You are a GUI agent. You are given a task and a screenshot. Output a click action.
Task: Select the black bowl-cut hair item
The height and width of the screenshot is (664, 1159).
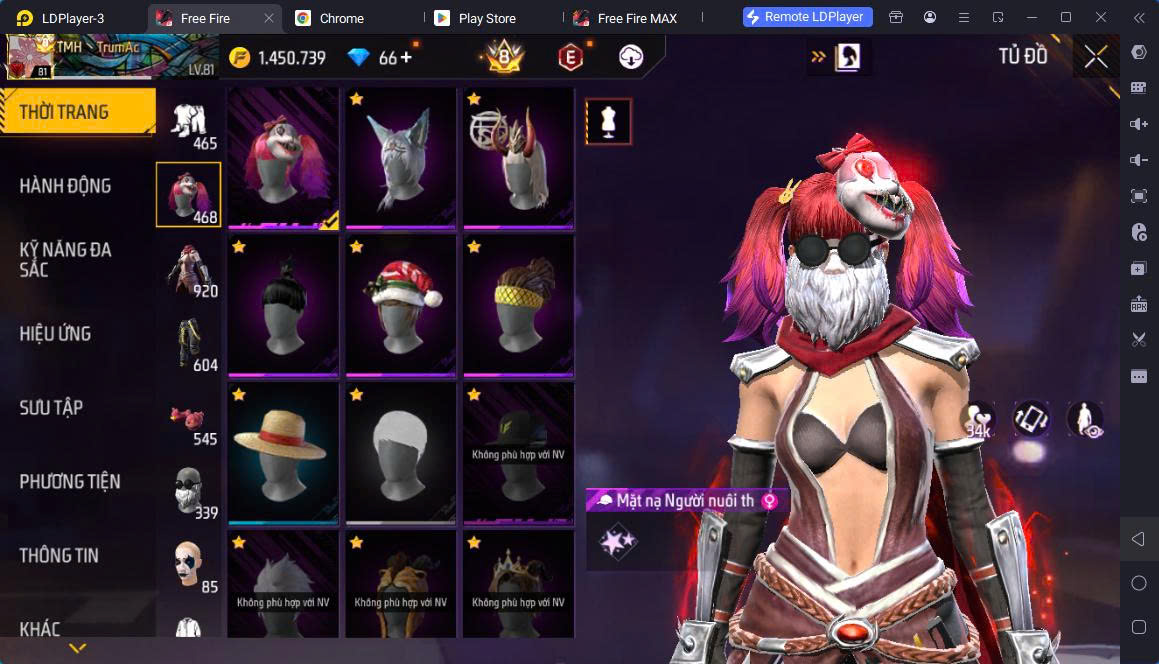[283, 295]
